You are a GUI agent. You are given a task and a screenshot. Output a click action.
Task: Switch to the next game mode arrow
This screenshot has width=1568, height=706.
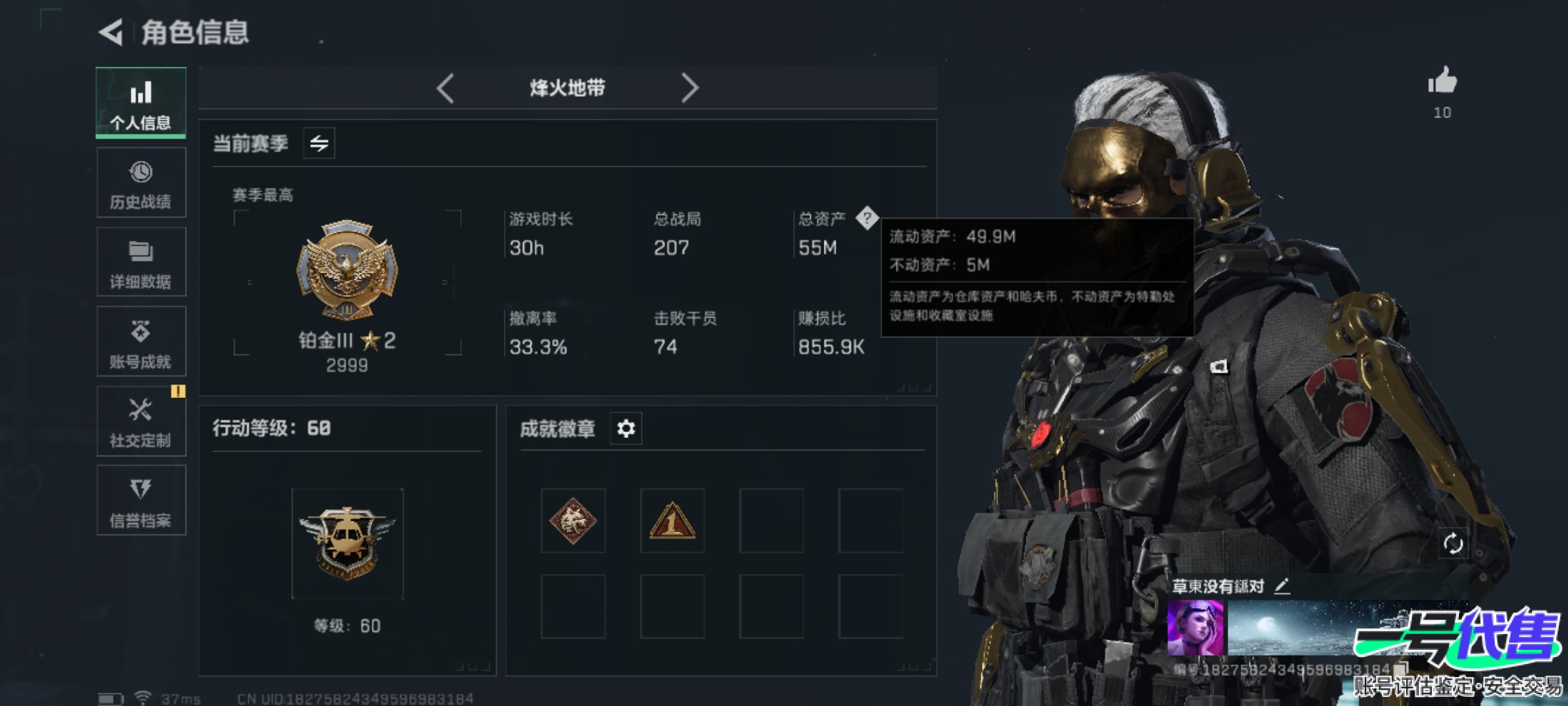(689, 88)
